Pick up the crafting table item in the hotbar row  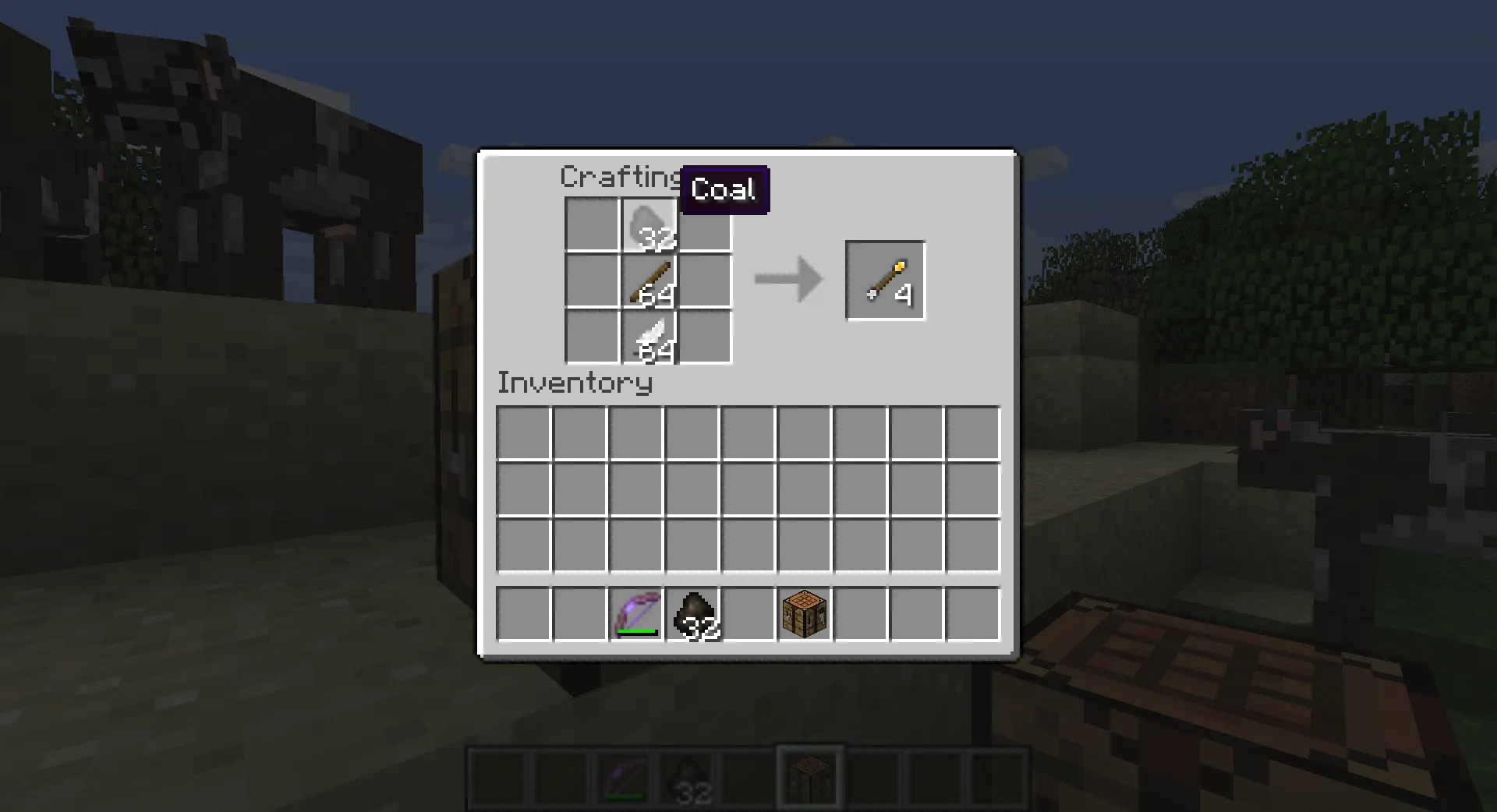tap(803, 615)
